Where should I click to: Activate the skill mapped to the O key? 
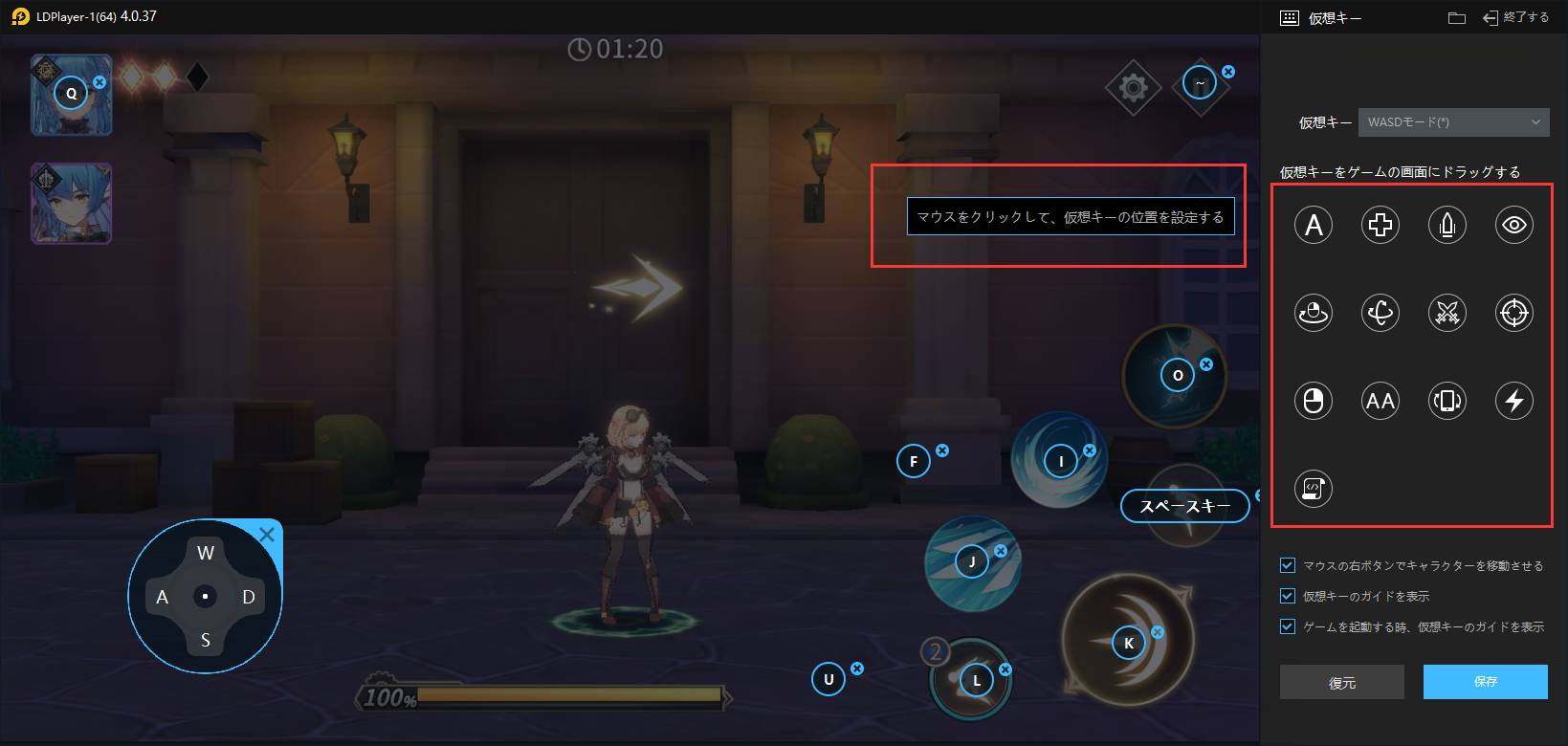1177,376
